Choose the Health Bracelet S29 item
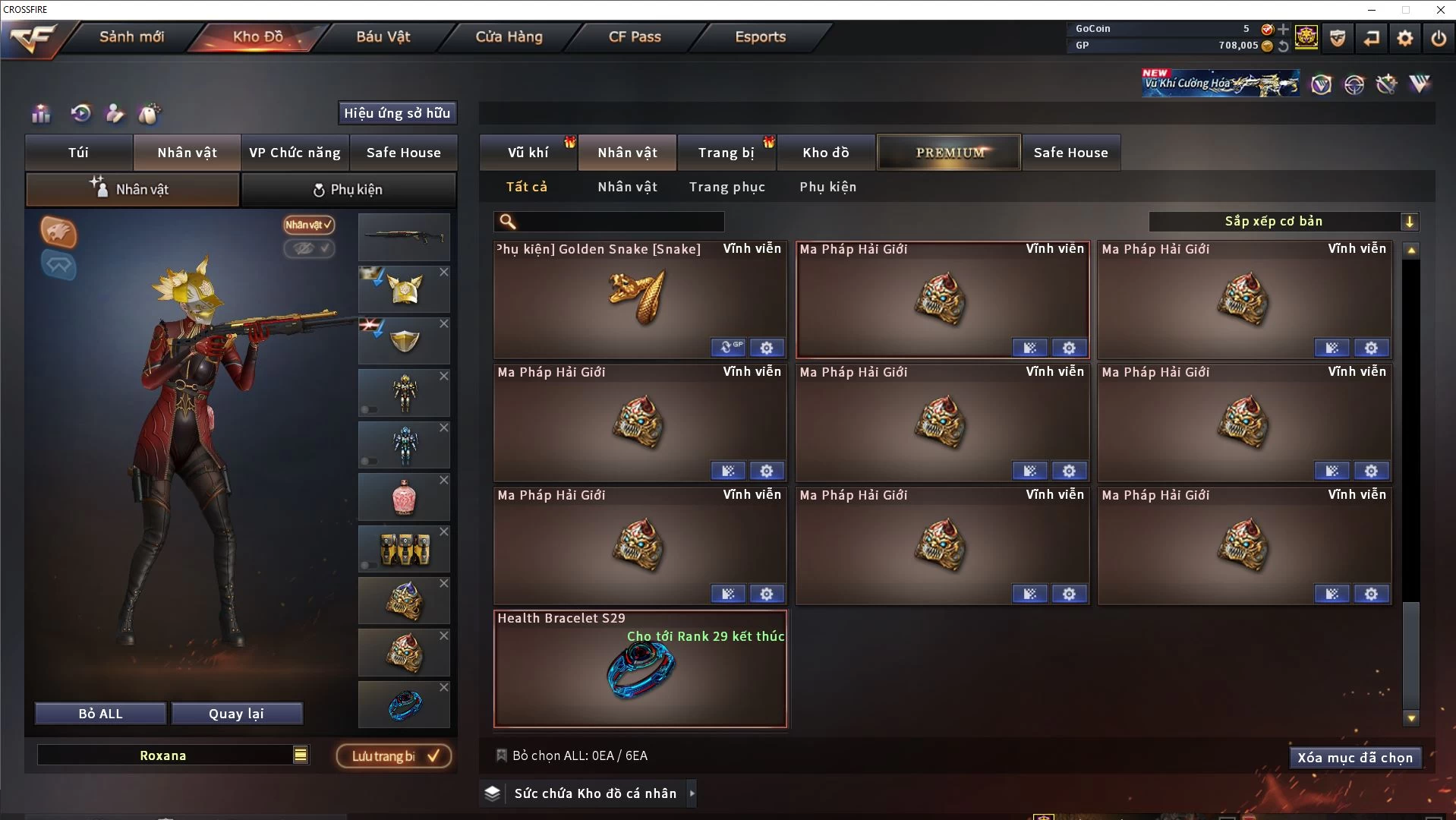The image size is (1456, 820). (639, 669)
